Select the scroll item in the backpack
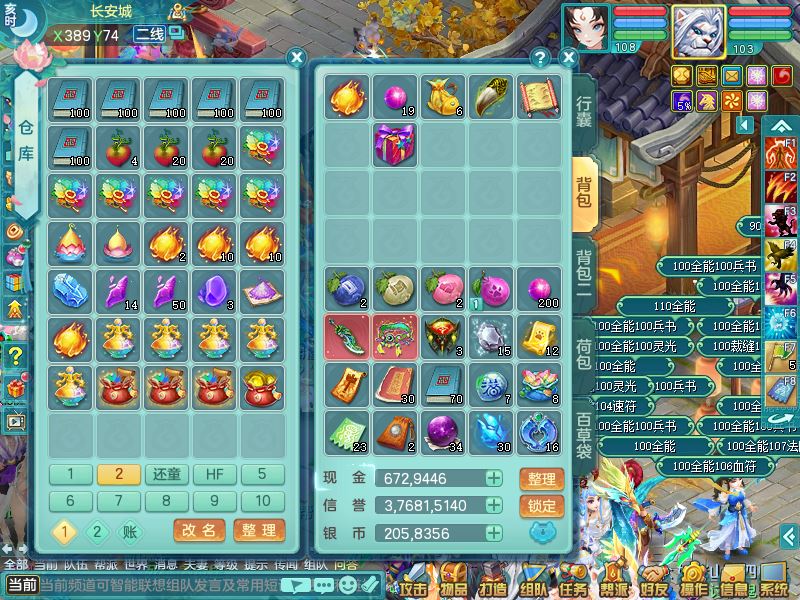The width and height of the screenshot is (800, 600). [x=539, y=98]
